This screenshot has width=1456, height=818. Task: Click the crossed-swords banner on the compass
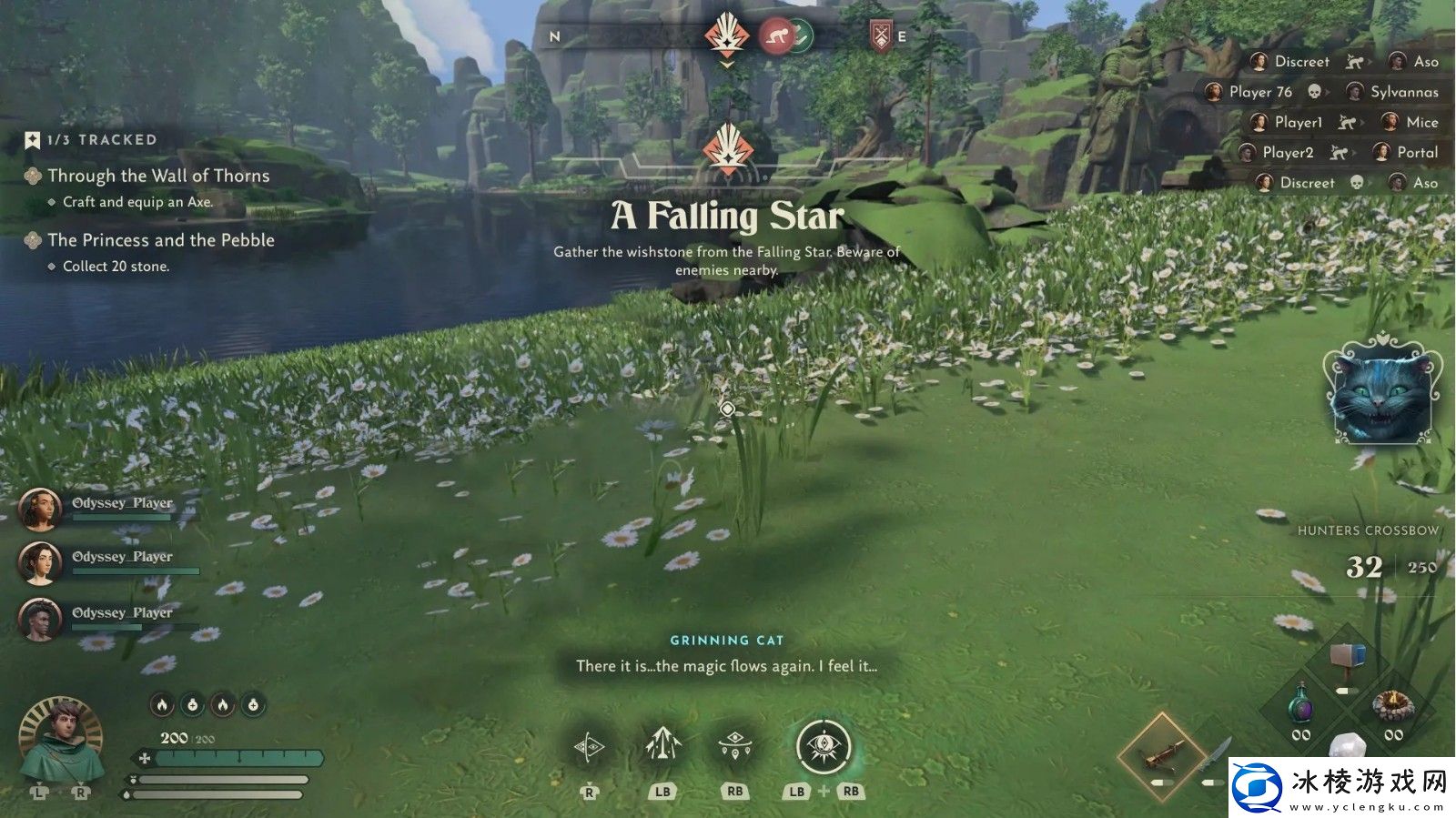[x=880, y=36]
